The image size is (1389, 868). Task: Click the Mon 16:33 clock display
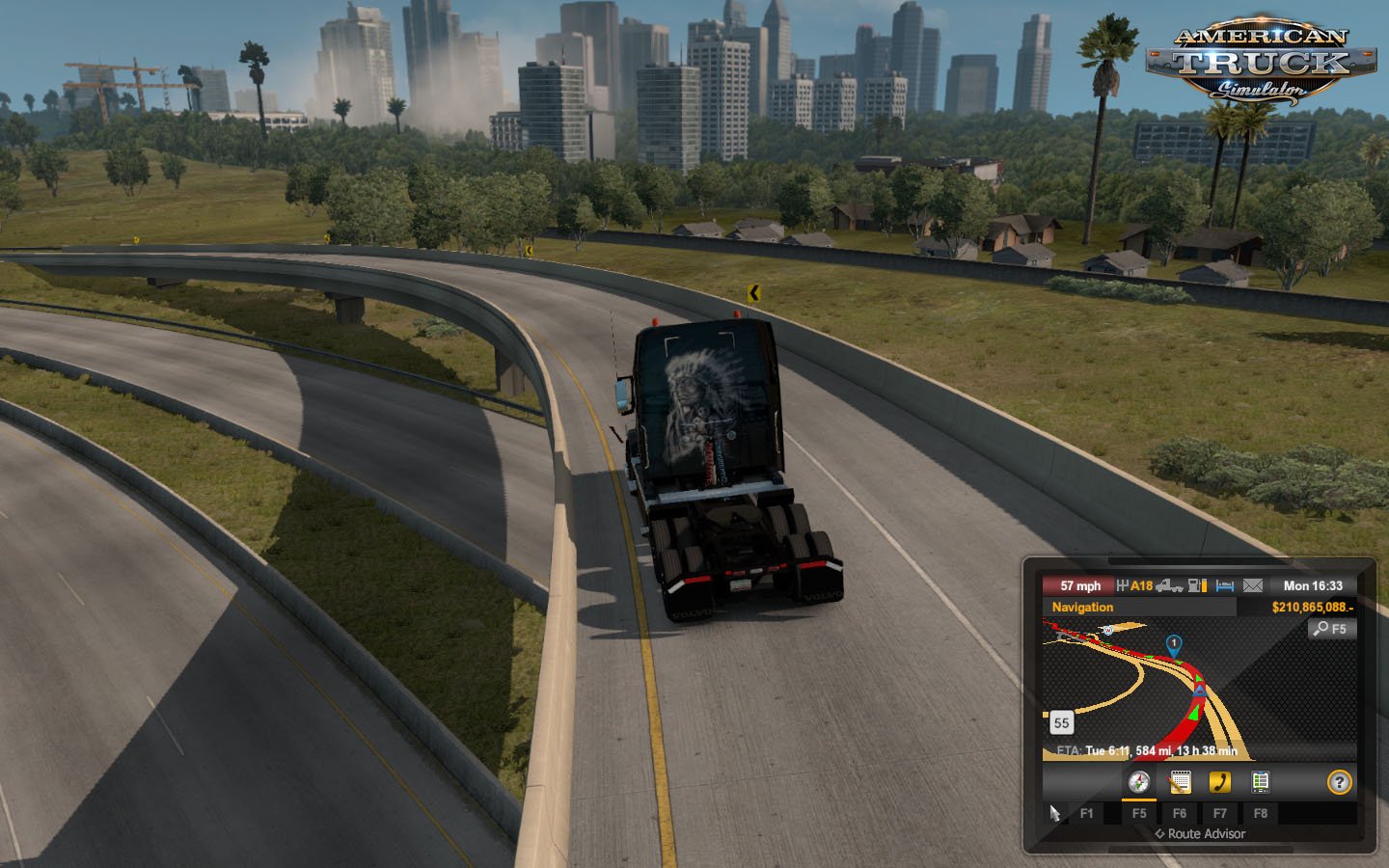1314,585
